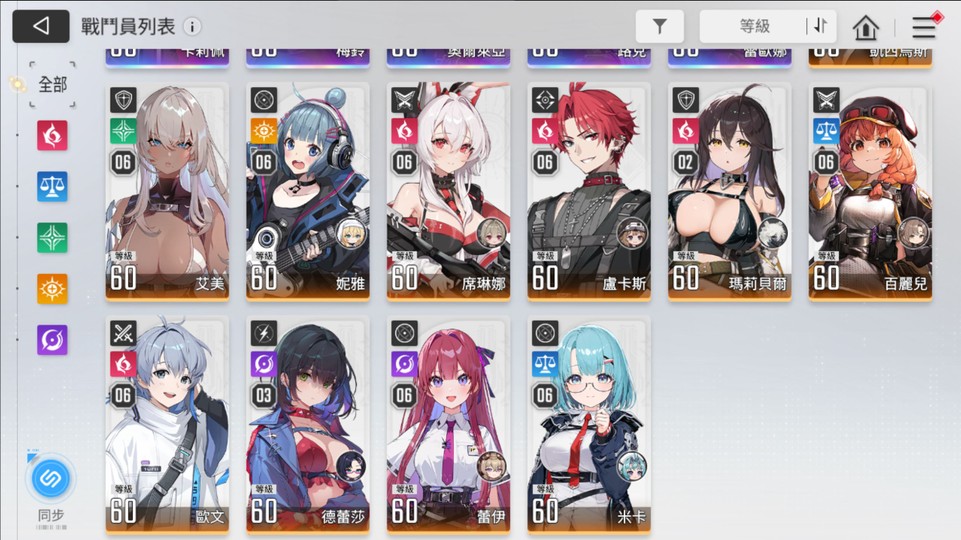Open the 等級 sort dropdown
Image resolution: width=961 pixels, height=540 pixels.
(754, 26)
